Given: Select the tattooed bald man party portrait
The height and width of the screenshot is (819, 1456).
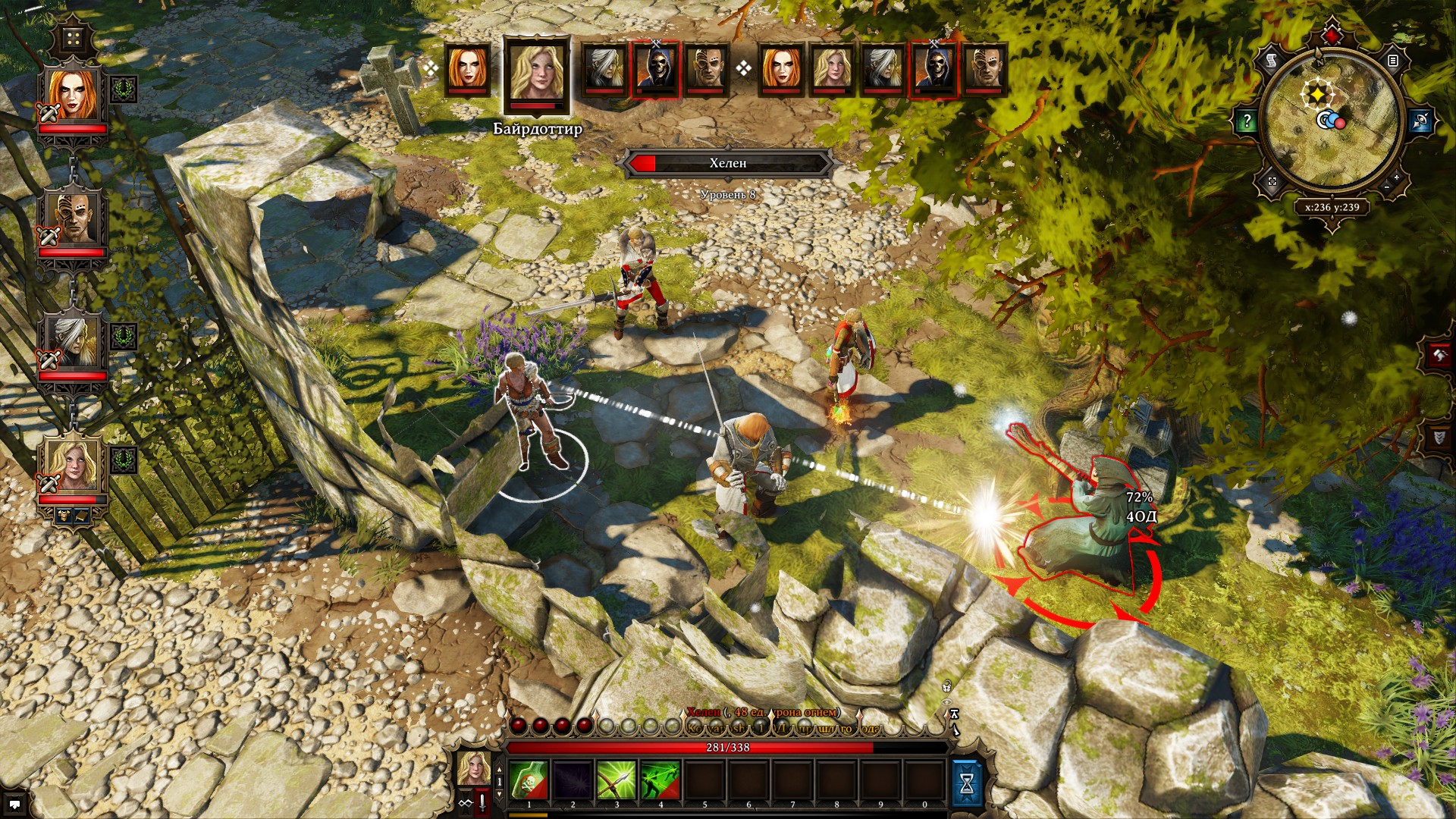Looking at the screenshot, I should (x=73, y=218).
